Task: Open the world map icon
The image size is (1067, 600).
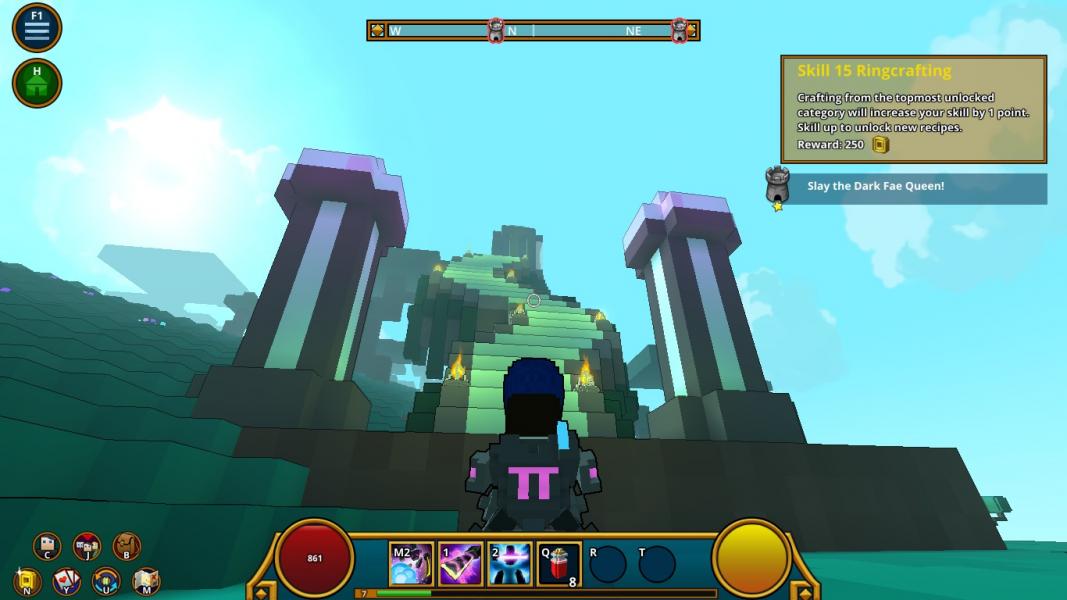Action: click(x=146, y=581)
